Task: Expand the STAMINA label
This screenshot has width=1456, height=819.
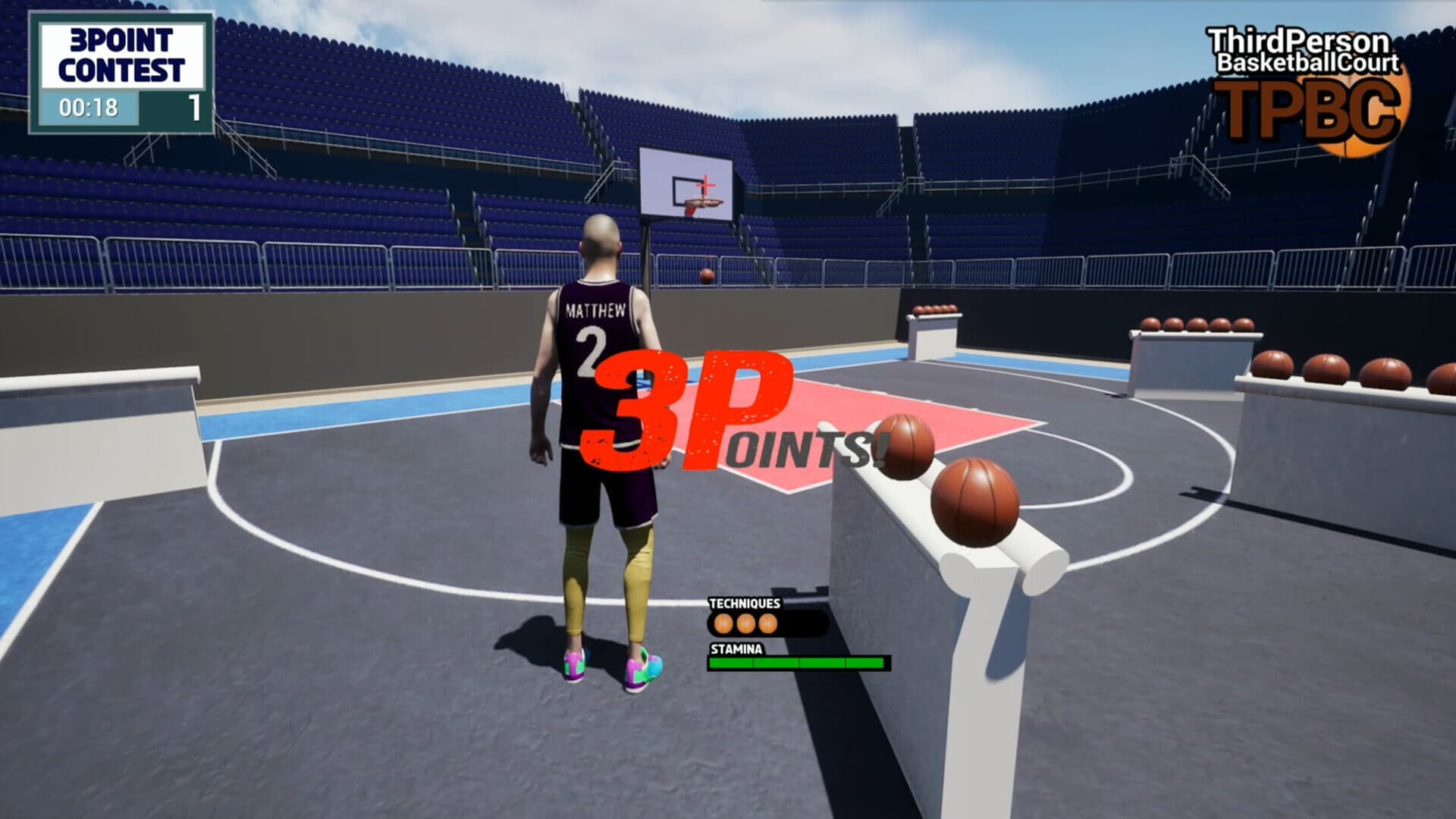Action: [x=736, y=649]
